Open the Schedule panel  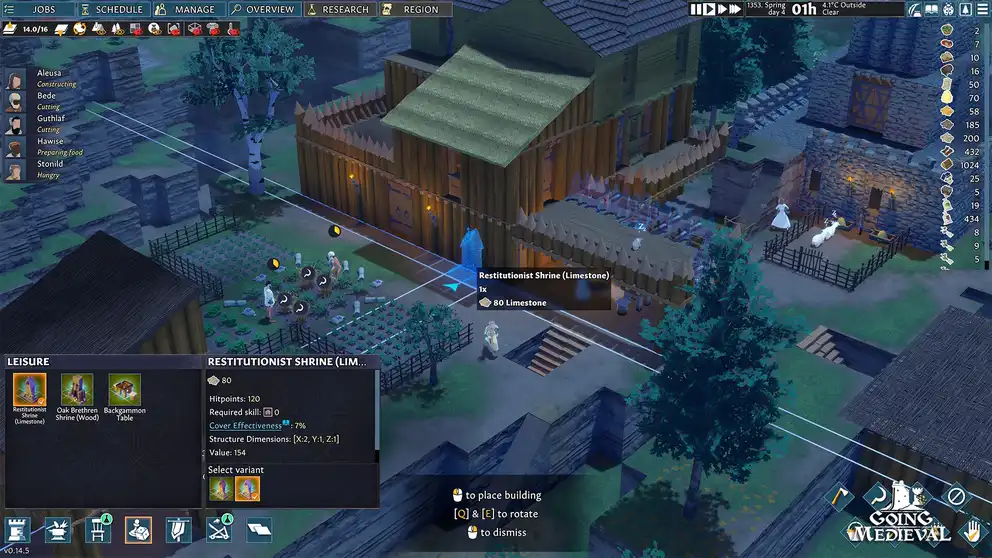pos(111,9)
